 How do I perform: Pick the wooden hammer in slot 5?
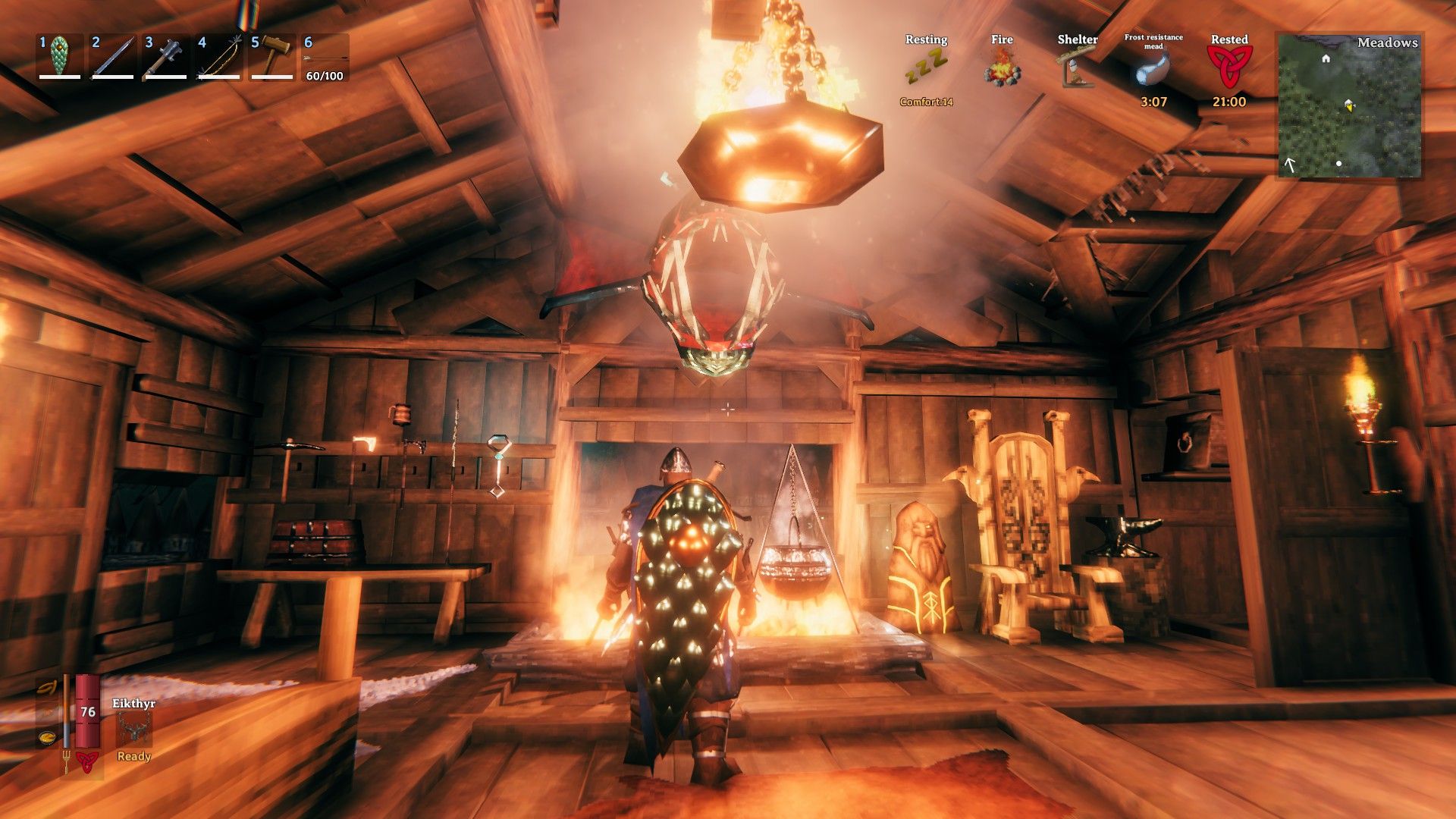tap(271, 57)
